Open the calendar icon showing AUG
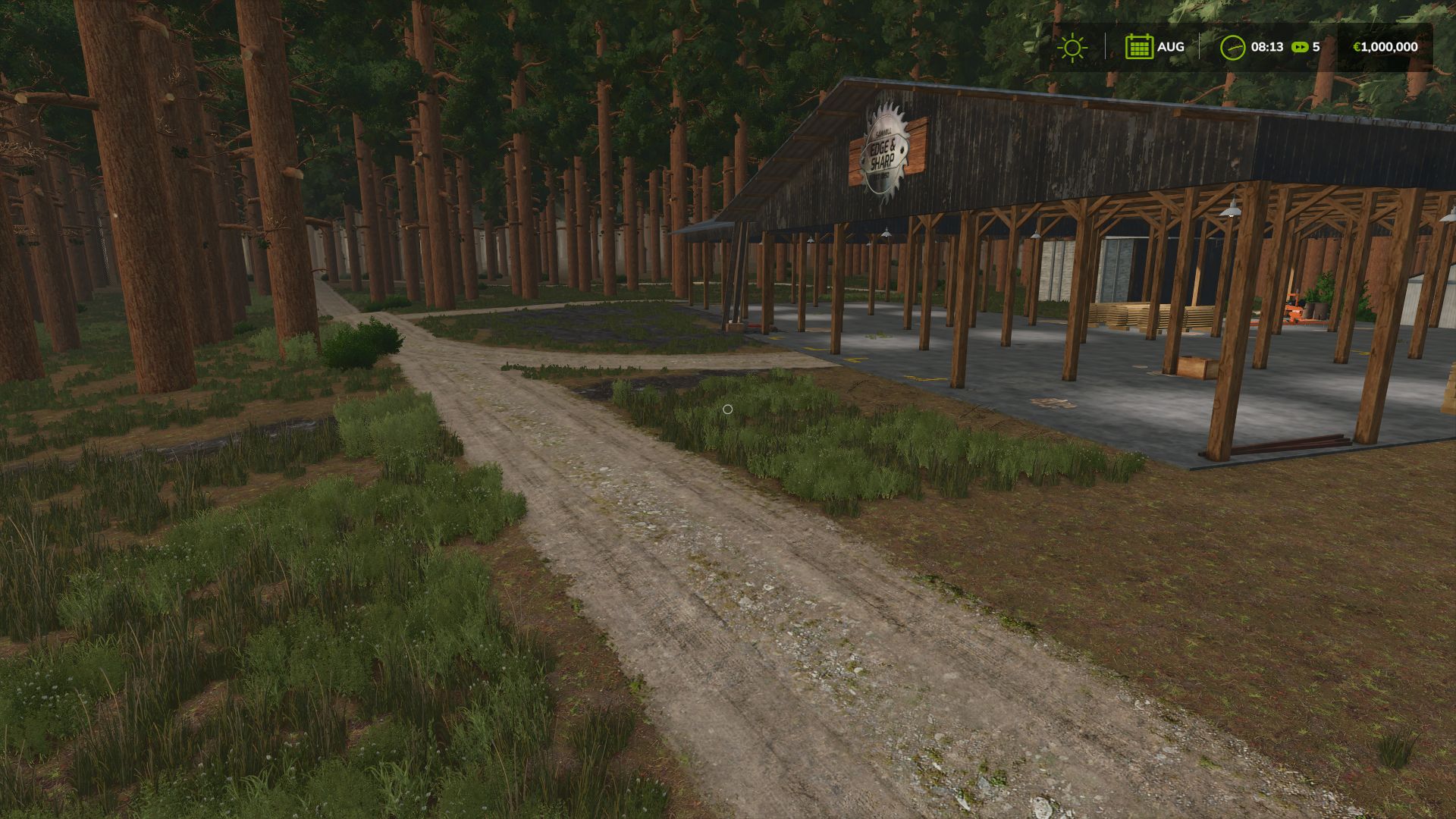The width and height of the screenshot is (1456, 819). [x=1138, y=47]
